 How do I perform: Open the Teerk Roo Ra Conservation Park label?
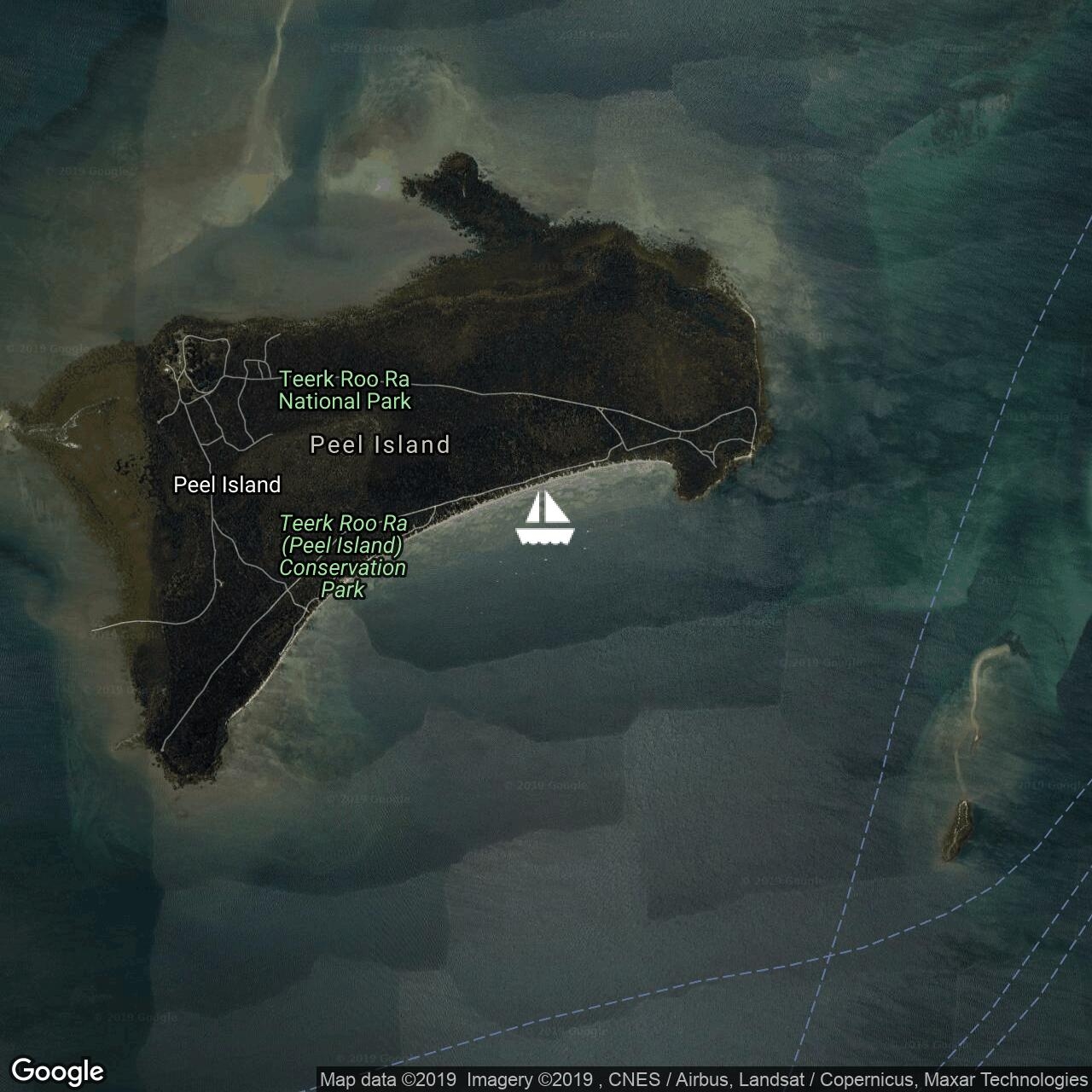pos(343,555)
